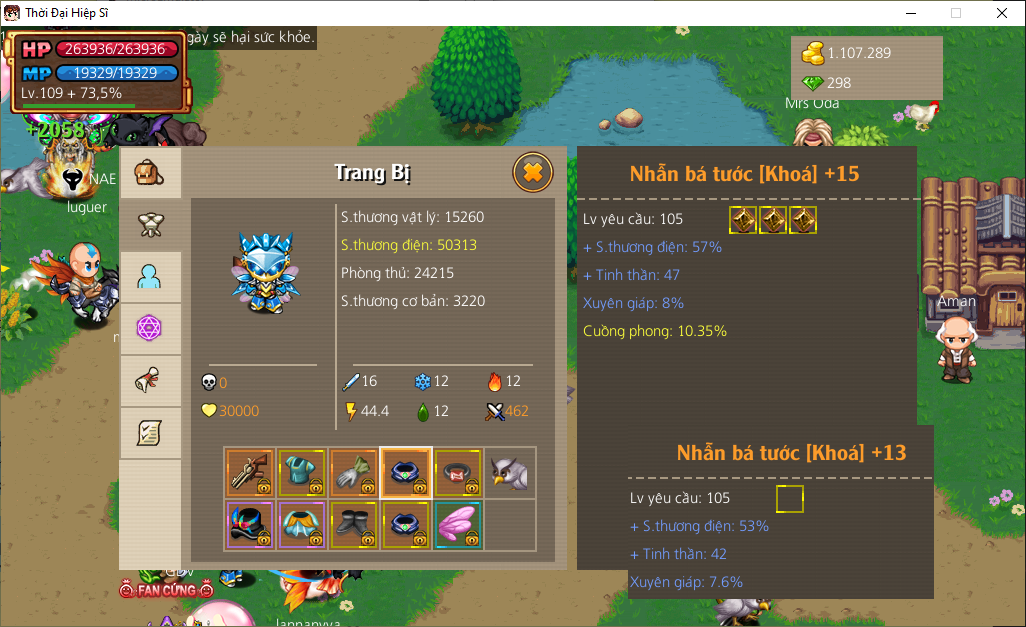Pick the blue and orange skirt slot
Viewport: 1026px width, 627px height.
pos(302,525)
